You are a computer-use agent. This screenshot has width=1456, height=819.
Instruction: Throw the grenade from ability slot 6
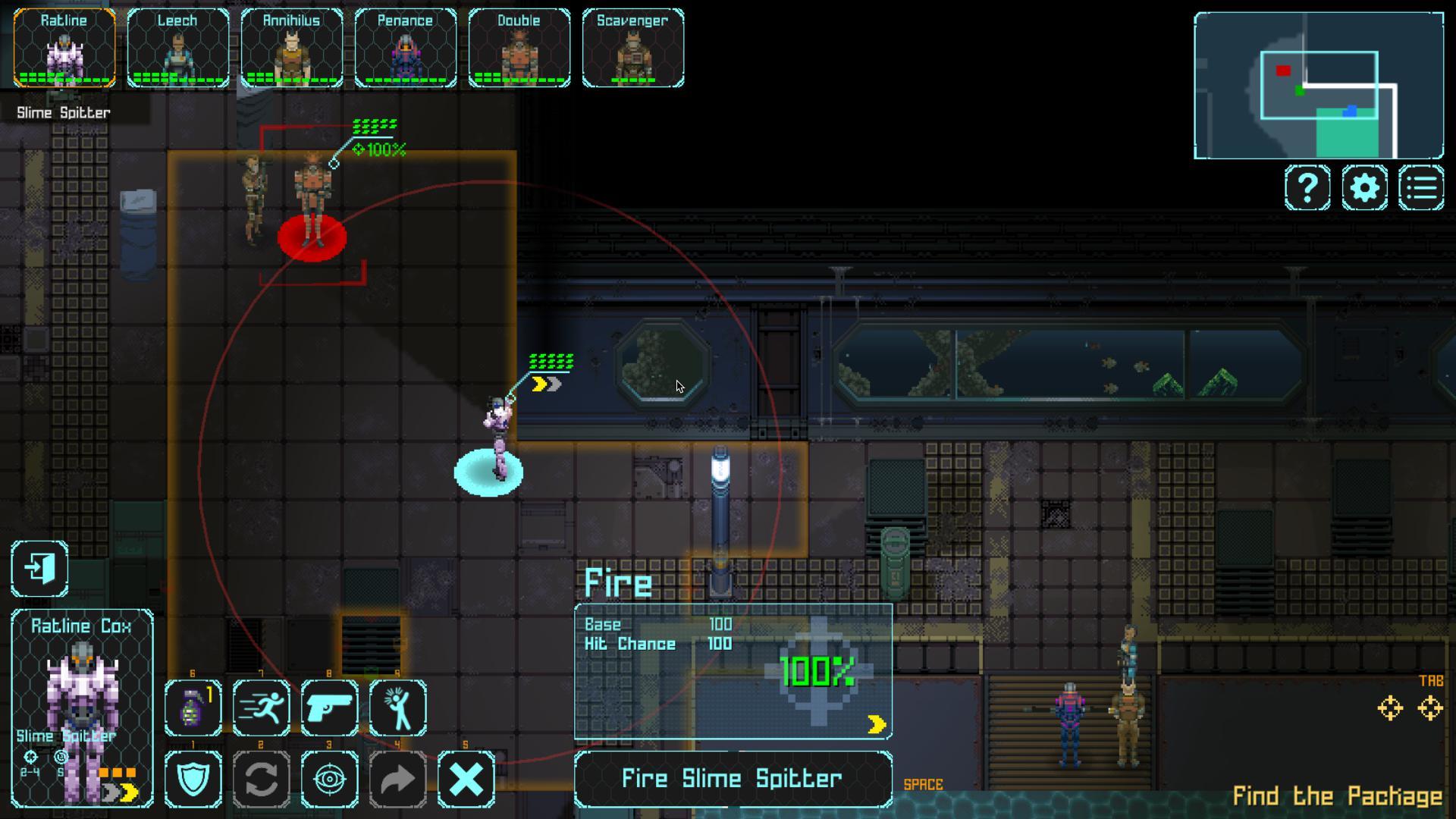pyautogui.click(x=192, y=709)
